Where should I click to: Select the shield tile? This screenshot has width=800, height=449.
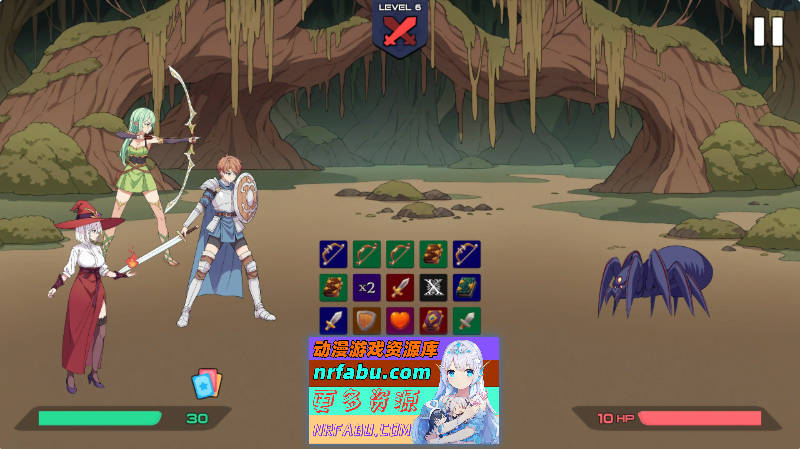tap(367, 321)
